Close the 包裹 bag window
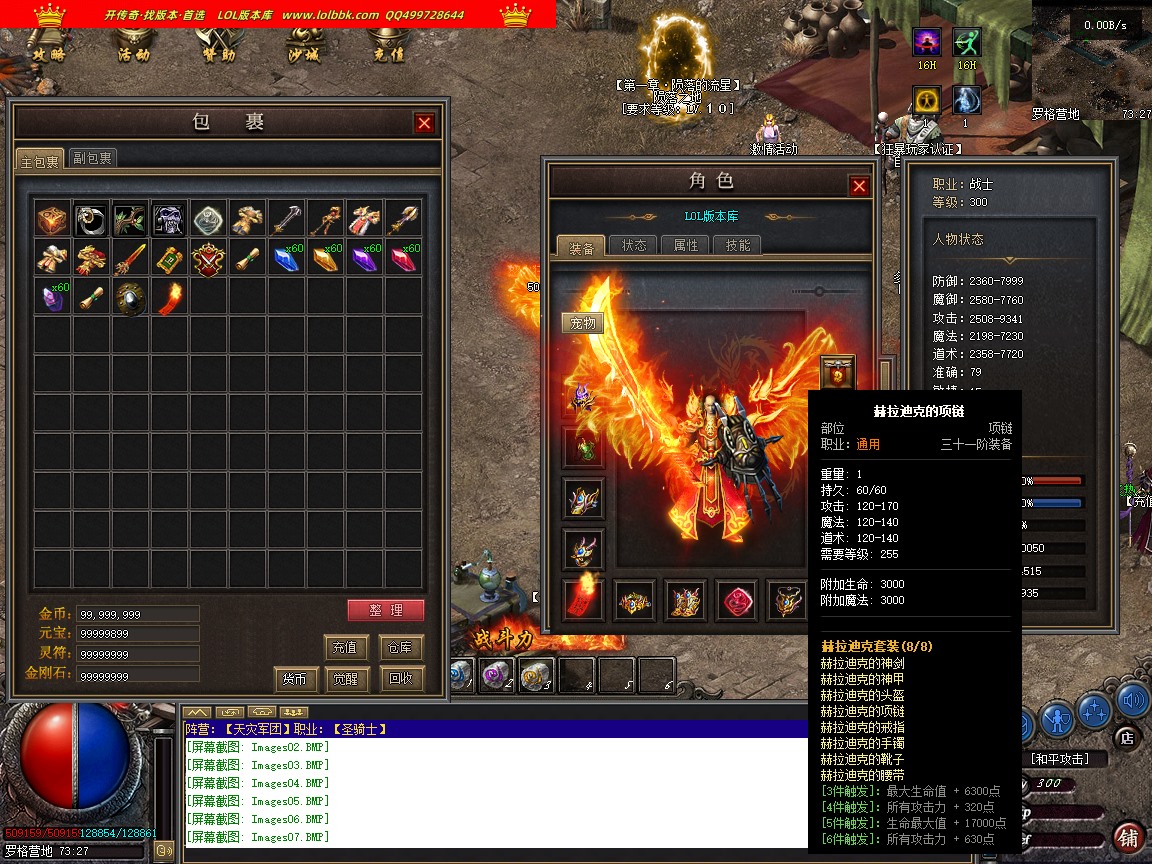This screenshot has height=864, width=1152. pos(425,123)
